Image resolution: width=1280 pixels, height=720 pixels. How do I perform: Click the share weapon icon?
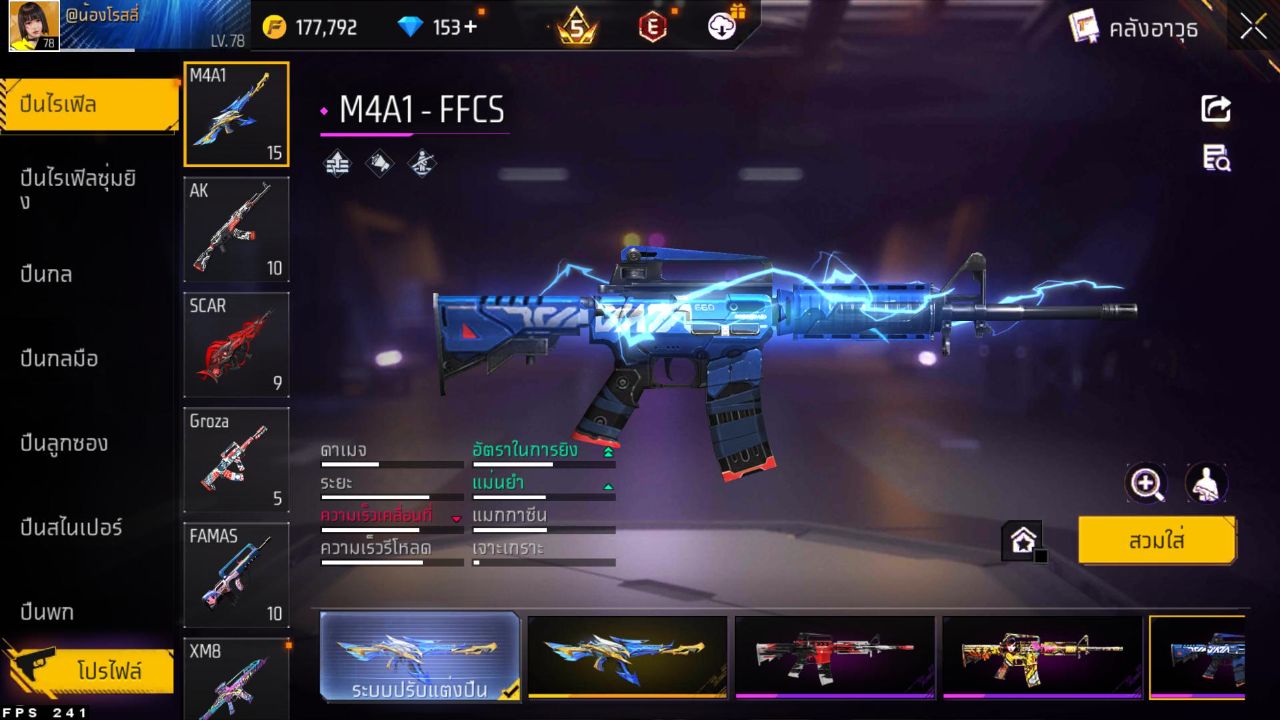1214,108
